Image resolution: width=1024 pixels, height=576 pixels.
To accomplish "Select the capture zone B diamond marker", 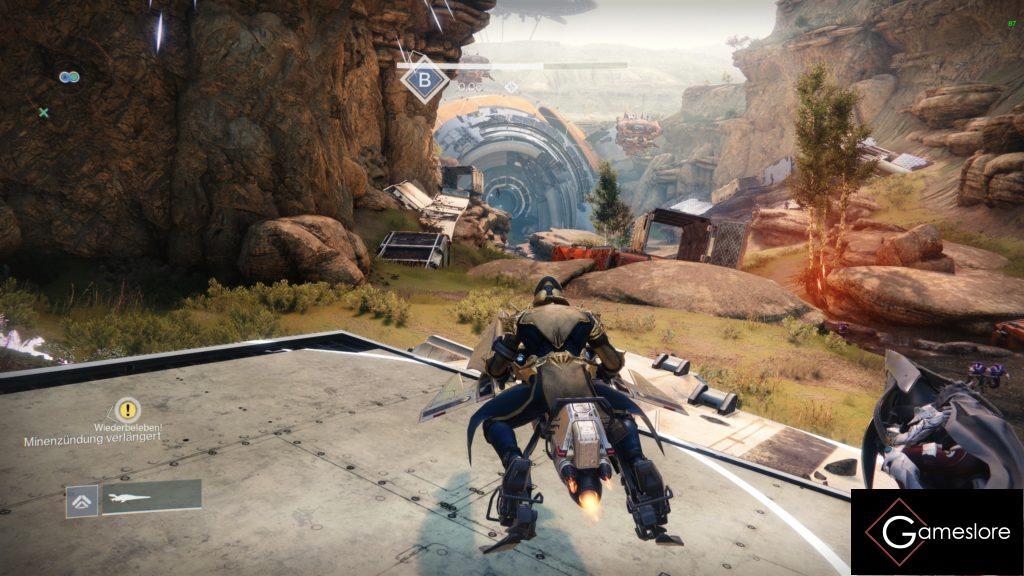I will click(x=425, y=80).
